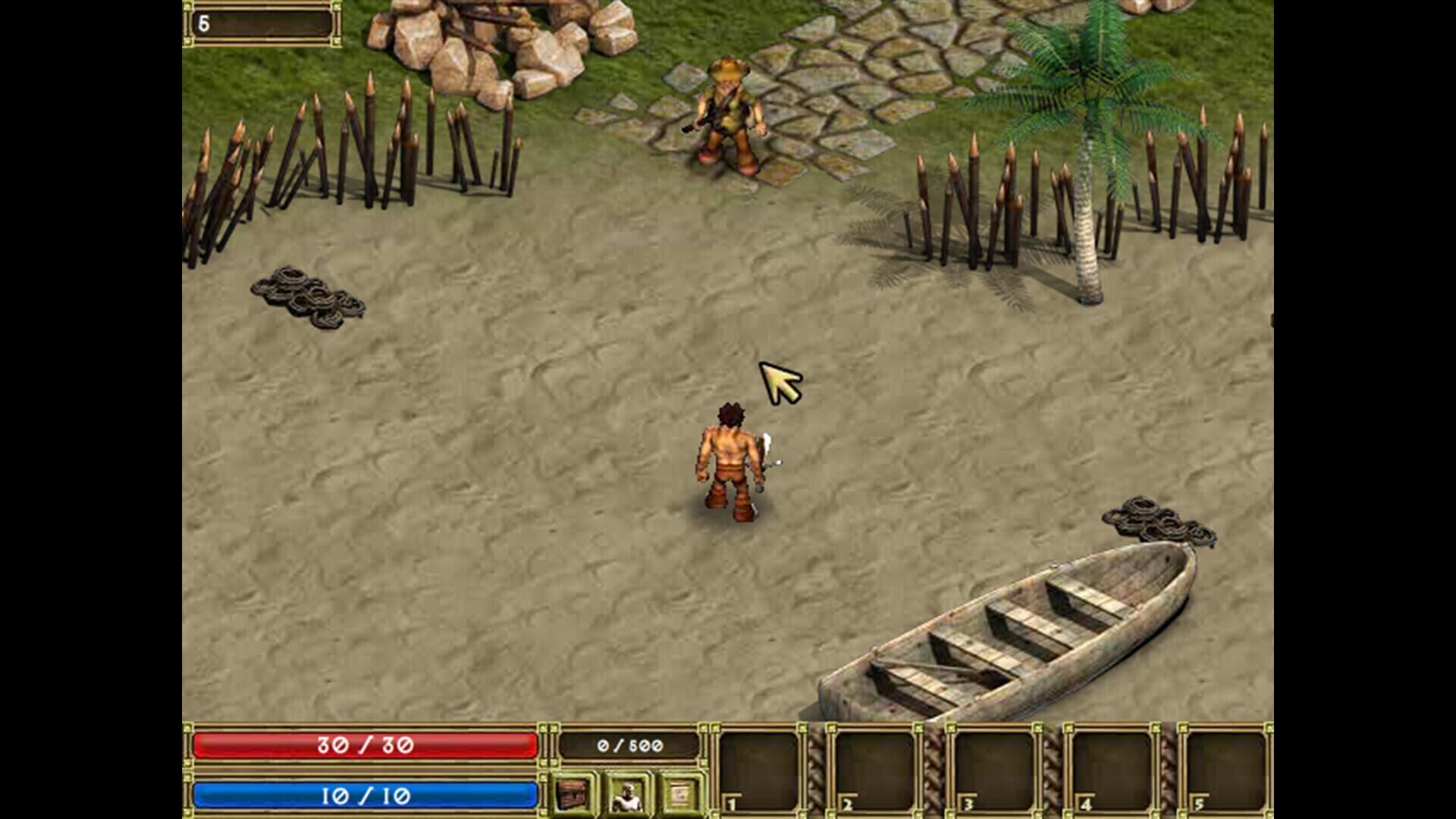Open the character stats panel icon
Viewport: 1456px width, 819px height.
coord(627,792)
